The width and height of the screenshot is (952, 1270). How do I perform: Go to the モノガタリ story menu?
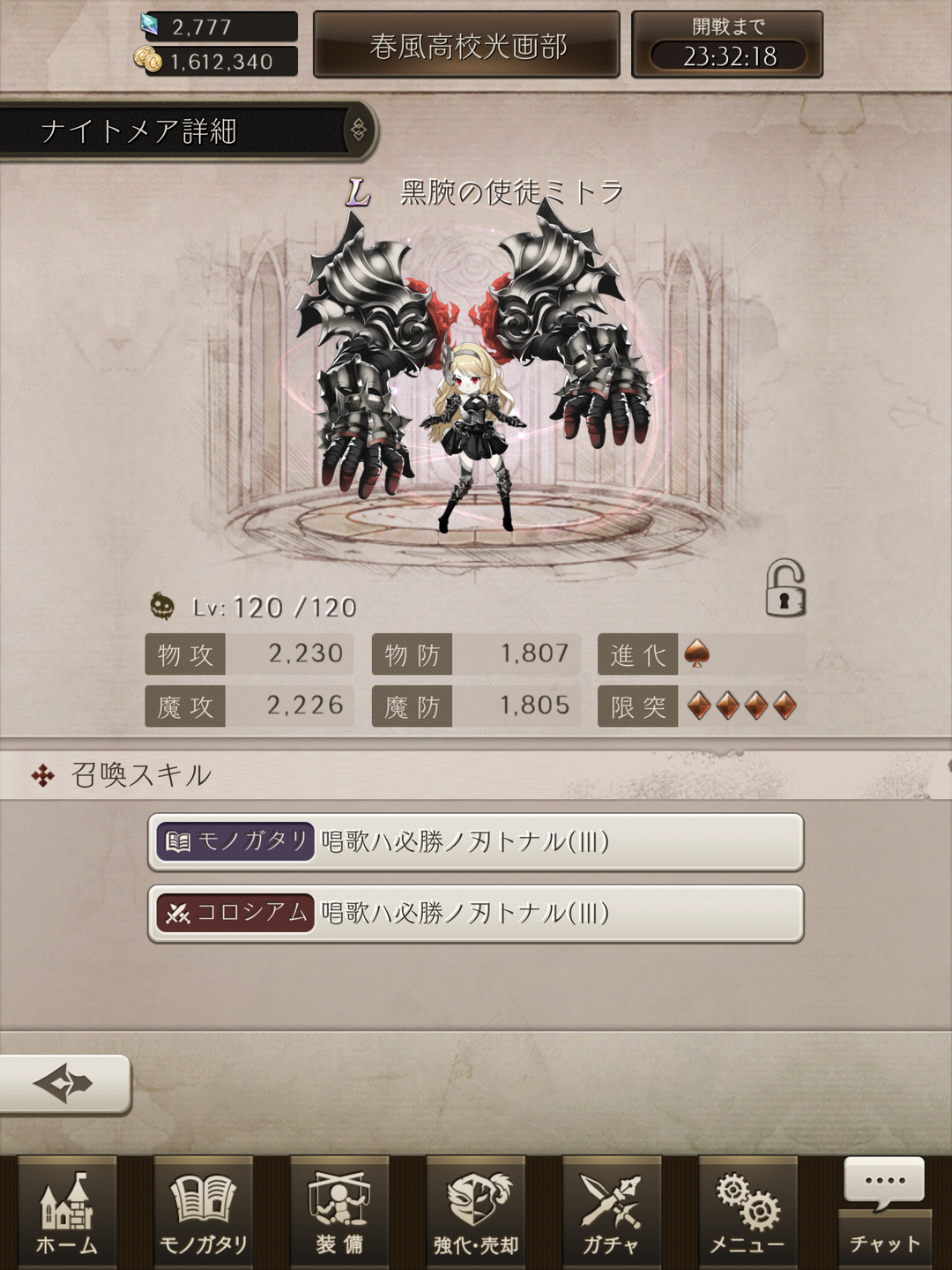203,1214
